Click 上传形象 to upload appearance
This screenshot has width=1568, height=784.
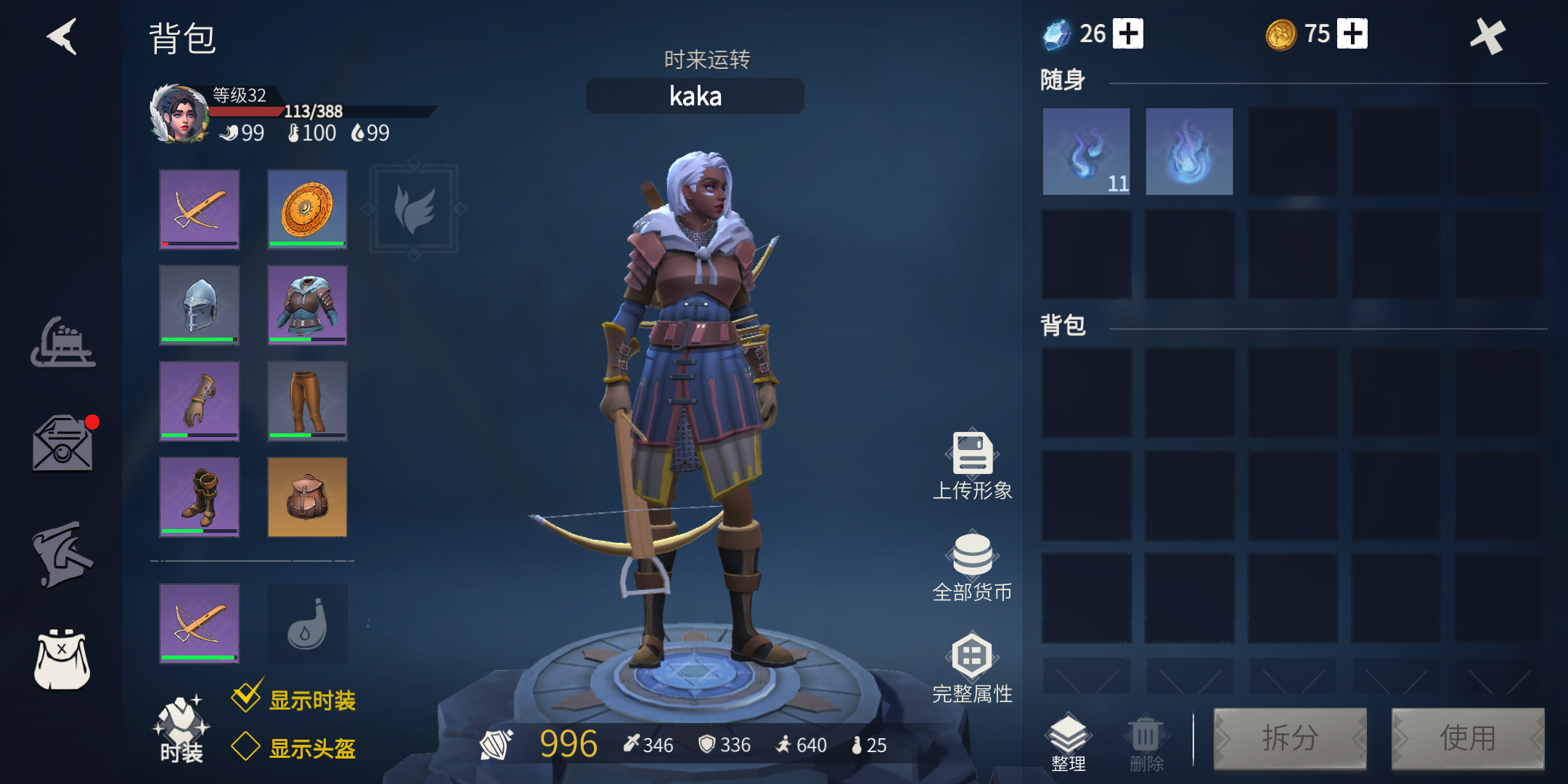972,465
